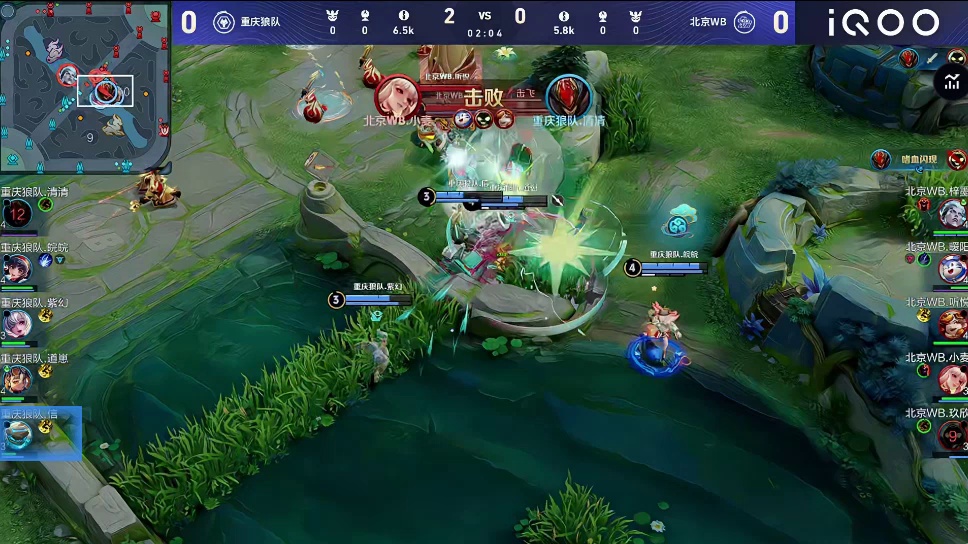Image resolution: width=968 pixels, height=544 pixels.
Task: Select 北京WB.听悦 player portrait
Action: [951, 323]
